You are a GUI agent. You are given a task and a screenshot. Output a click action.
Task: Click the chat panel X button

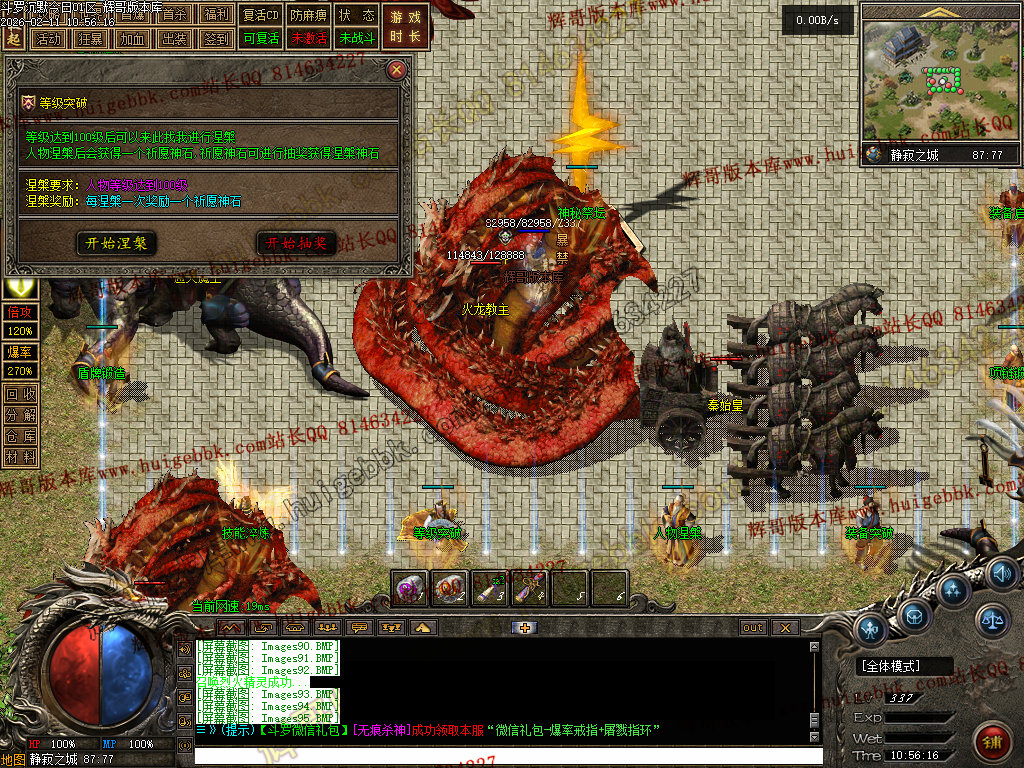click(x=785, y=627)
